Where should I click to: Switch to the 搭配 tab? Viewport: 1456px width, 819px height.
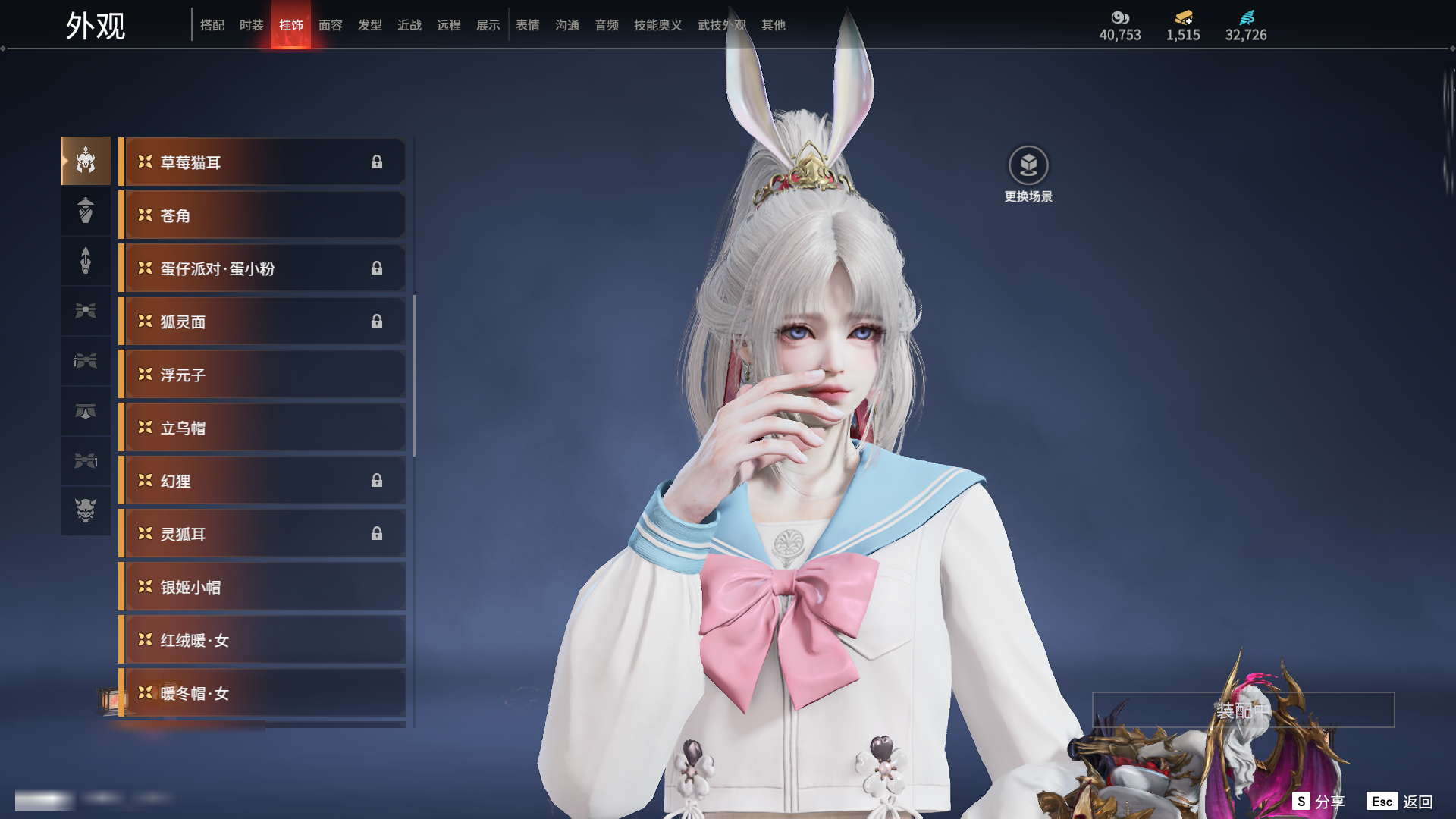point(212,25)
